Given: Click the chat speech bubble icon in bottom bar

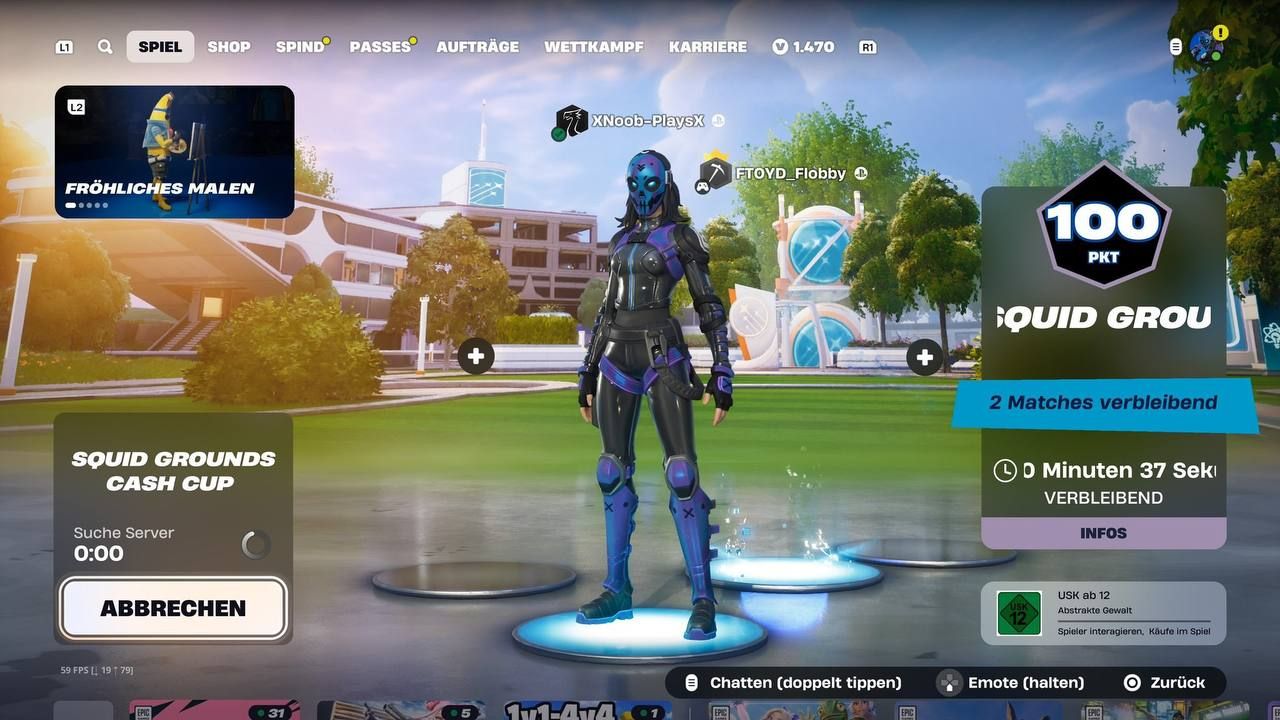Looking at the screenshot, I should click(690, 682).
